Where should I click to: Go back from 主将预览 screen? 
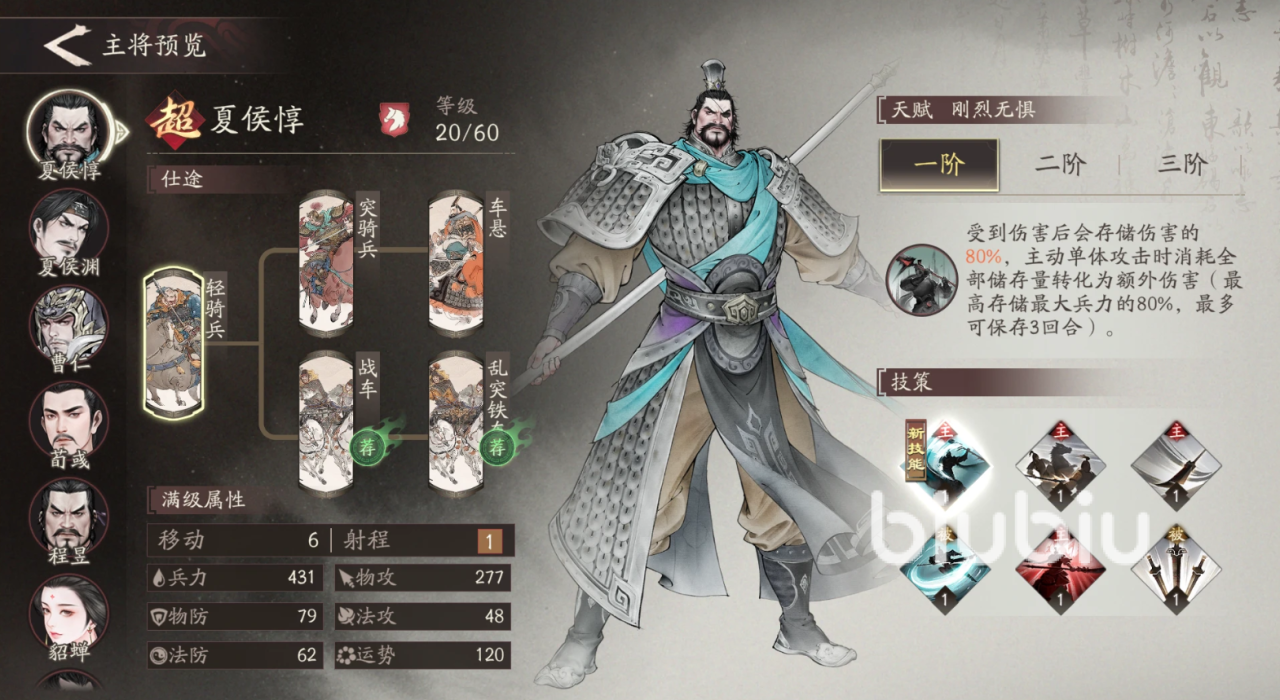68,46
